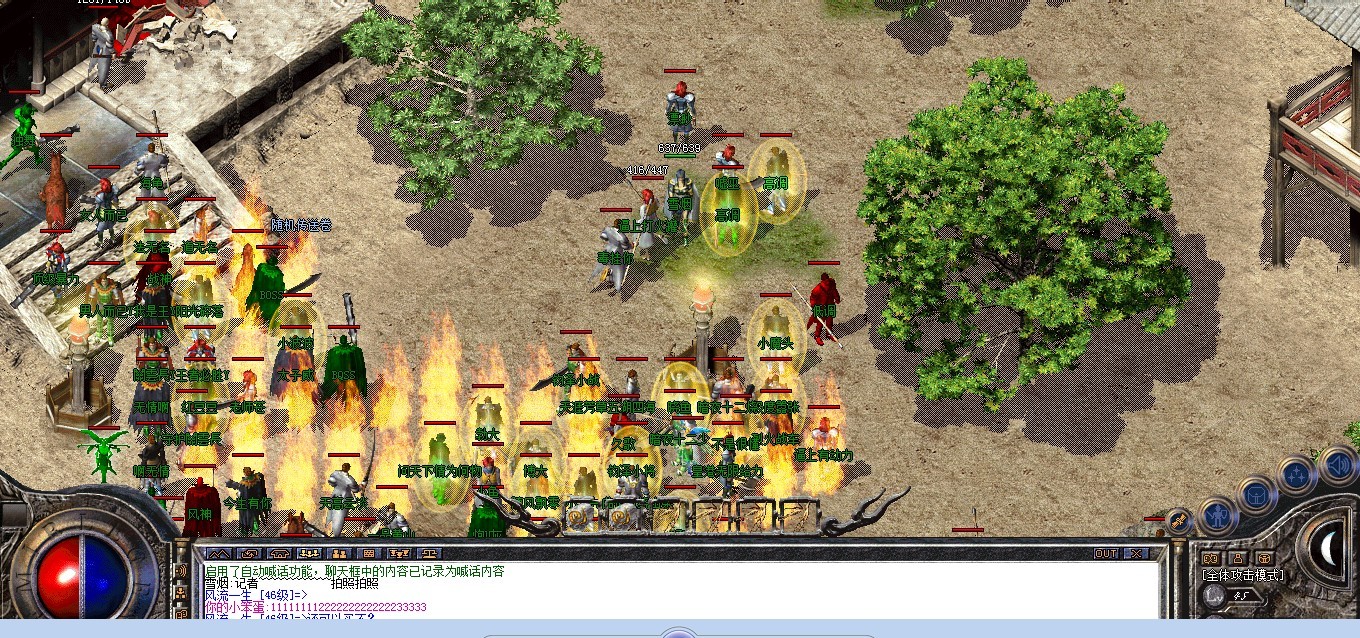Click the OUT button on chat bar
This screenshot has width=1360, height=638.
click(1105, 553)
